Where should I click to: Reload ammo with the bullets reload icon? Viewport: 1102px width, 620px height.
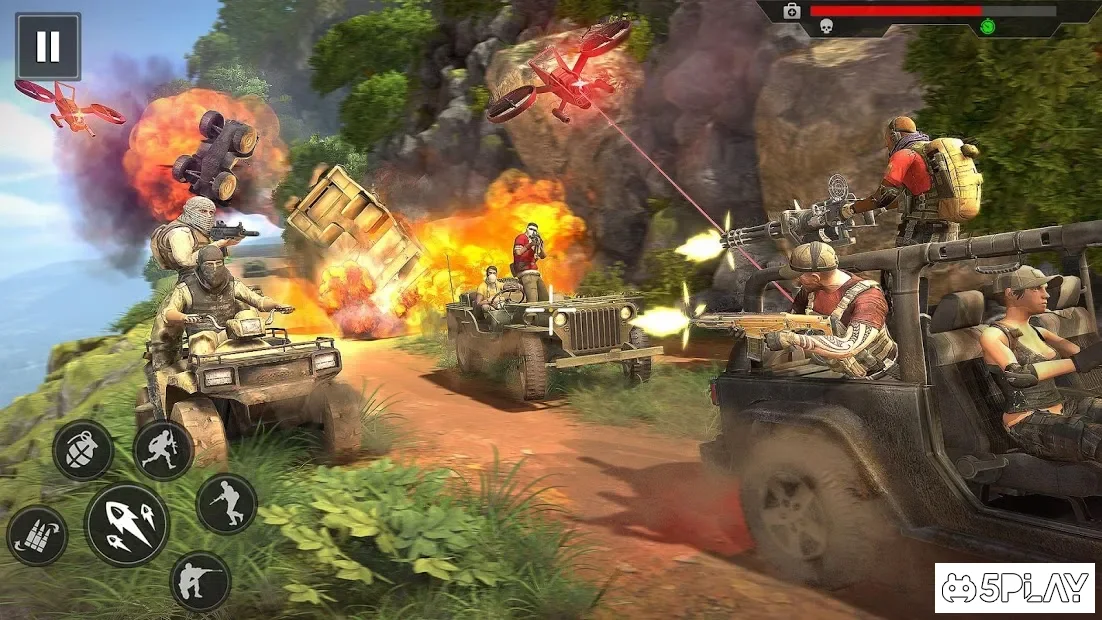click(x=37, y=535)
